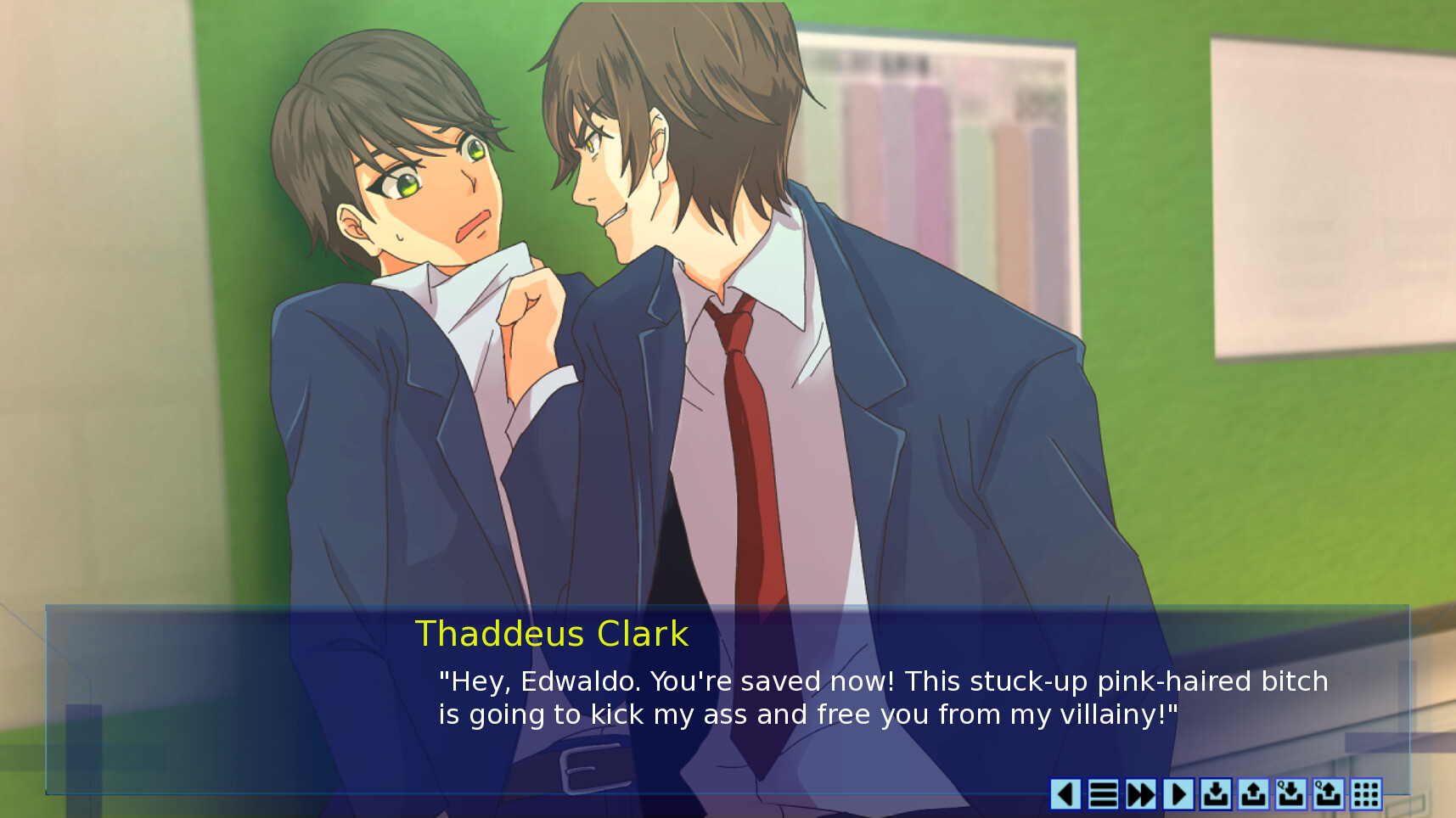The width and height of the screenshot is (1456, 818).
Task: Click Edwaldo's frightened character sprite
Action: click(399, 204)
